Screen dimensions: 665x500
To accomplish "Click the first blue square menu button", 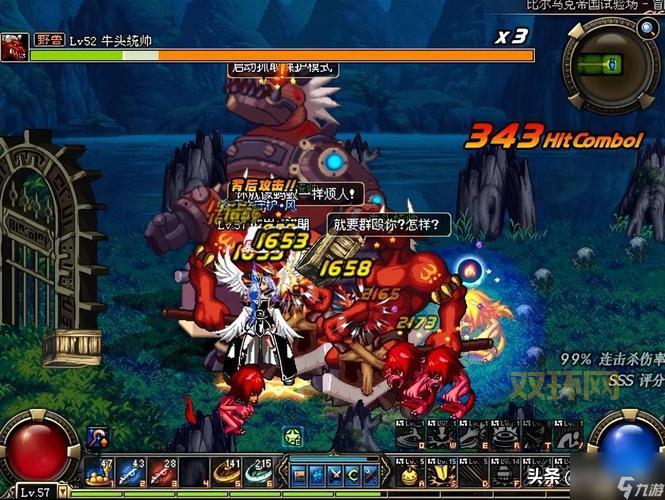I will coord(300,471).
